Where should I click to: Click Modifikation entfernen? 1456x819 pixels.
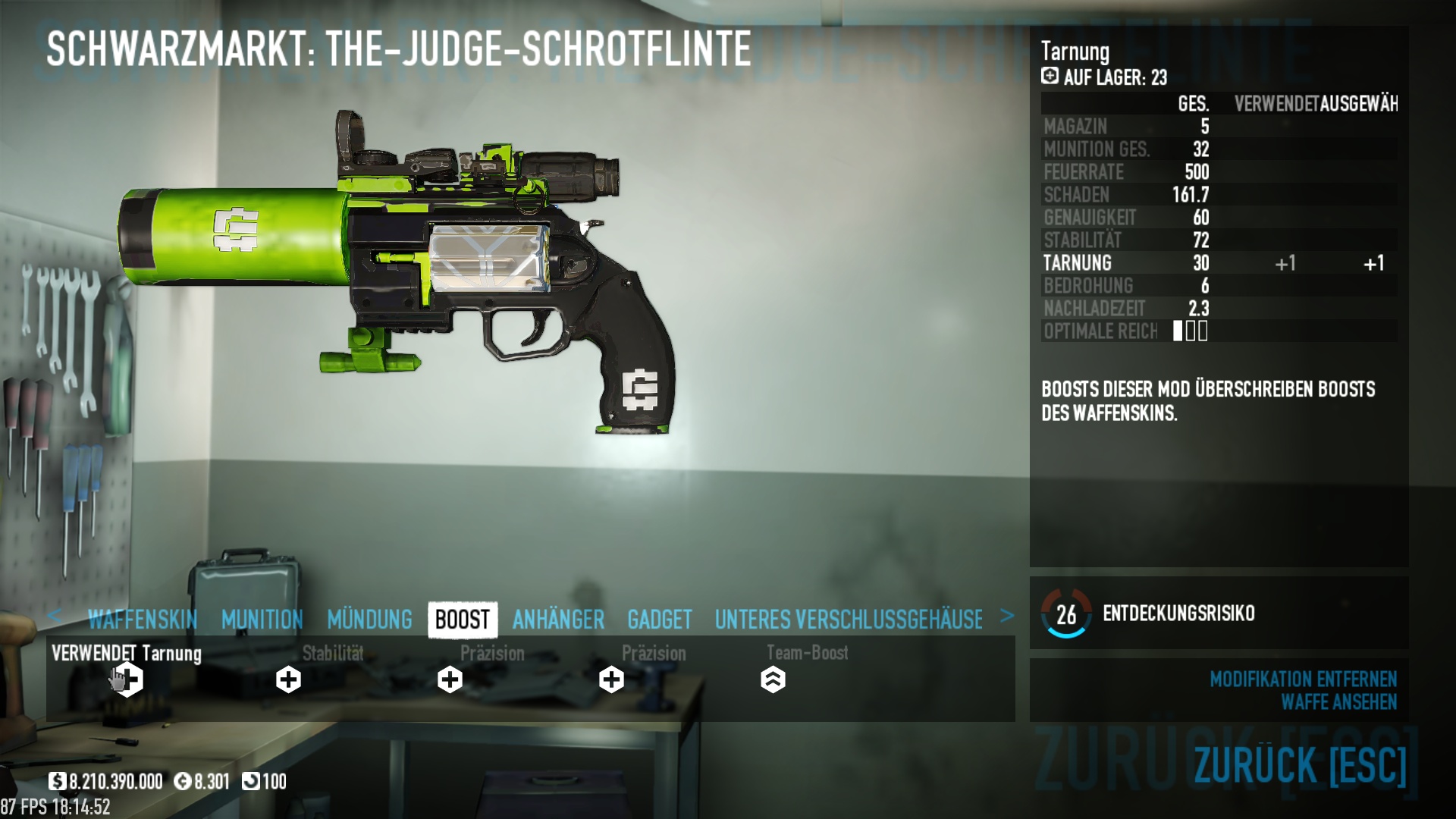click(1303, 679)
